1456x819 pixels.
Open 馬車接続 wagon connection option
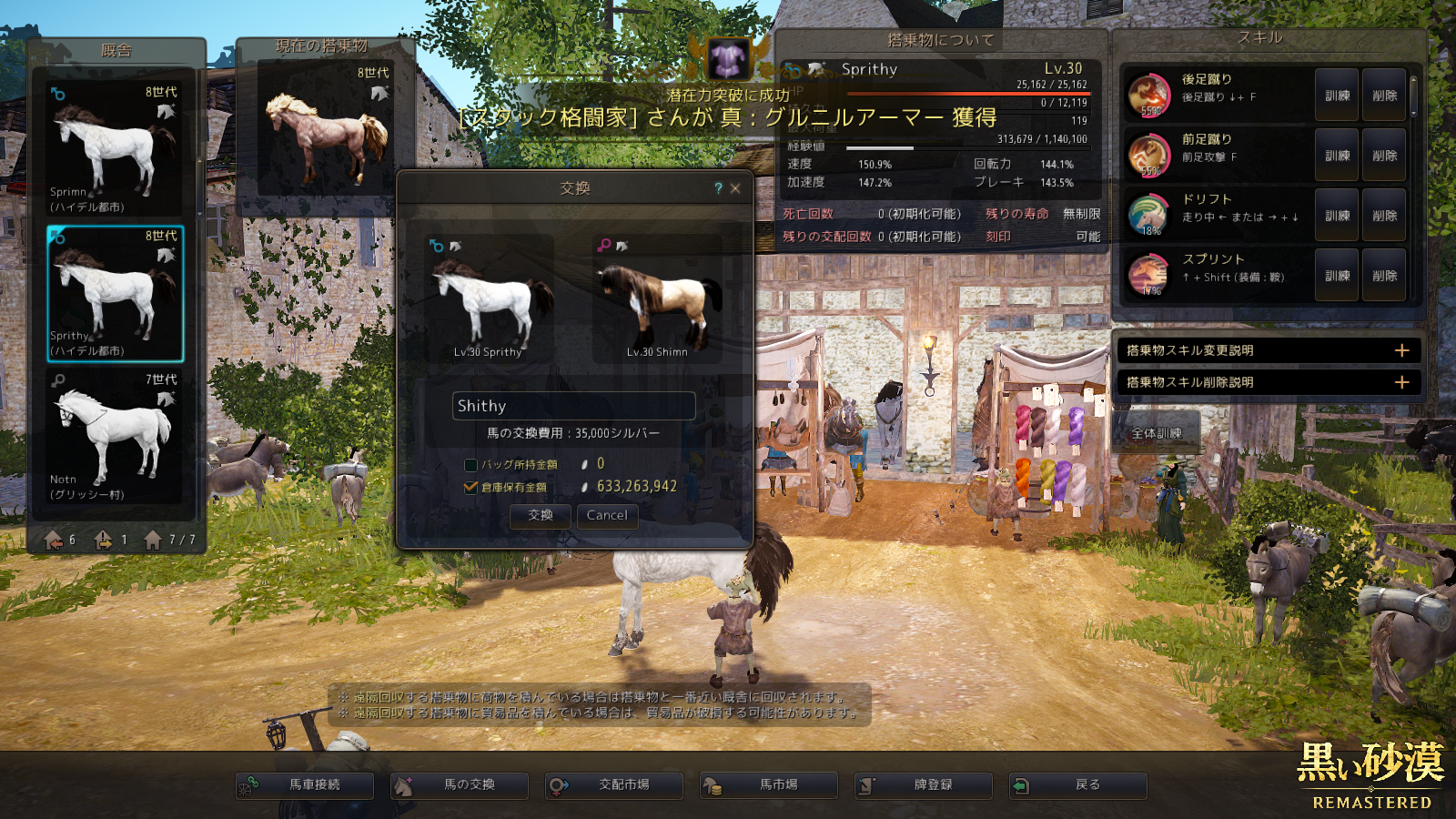305,784
